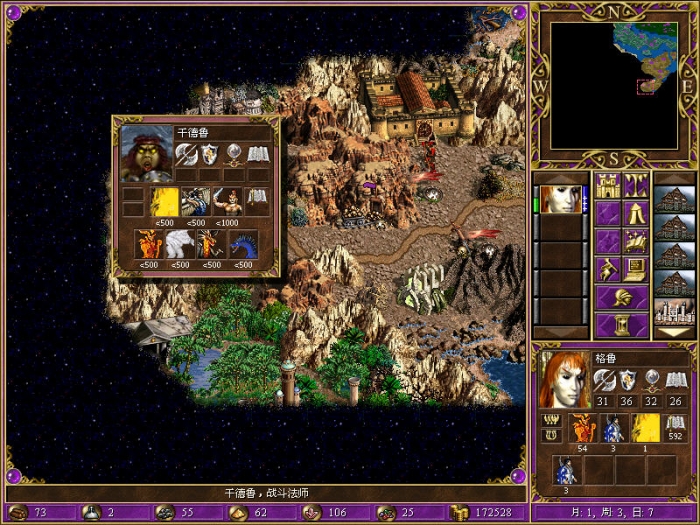Open adventure options with the digging figure
Image resolution: width=700 pixels, height=525 pixels.
608,269
